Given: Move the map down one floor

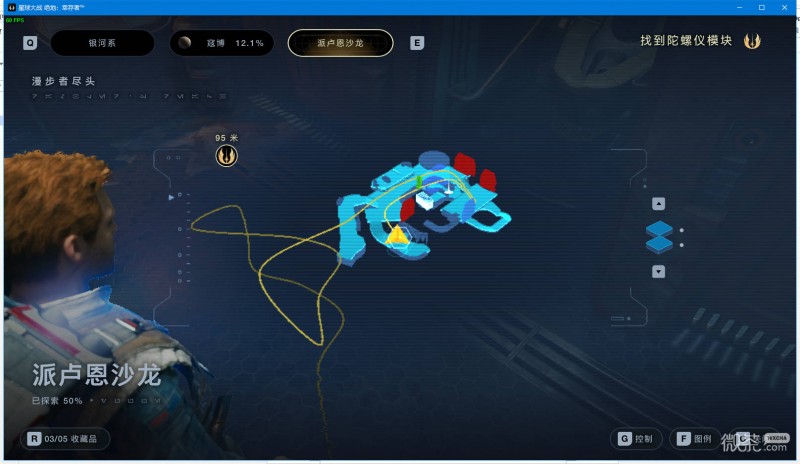Looking at the screenshot, I should 658,271.
